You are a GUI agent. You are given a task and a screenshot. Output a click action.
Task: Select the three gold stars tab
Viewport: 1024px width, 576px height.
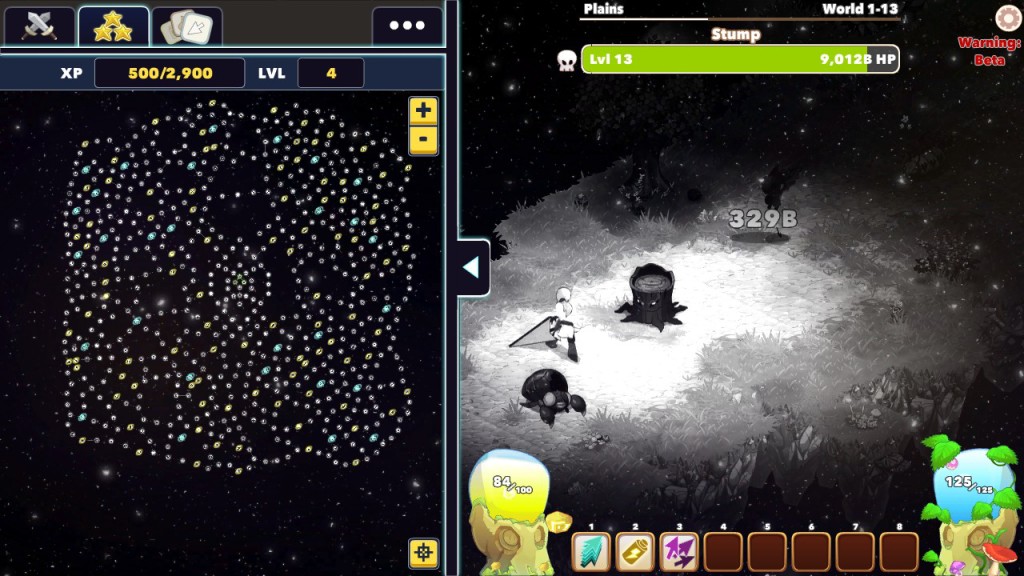113,26
